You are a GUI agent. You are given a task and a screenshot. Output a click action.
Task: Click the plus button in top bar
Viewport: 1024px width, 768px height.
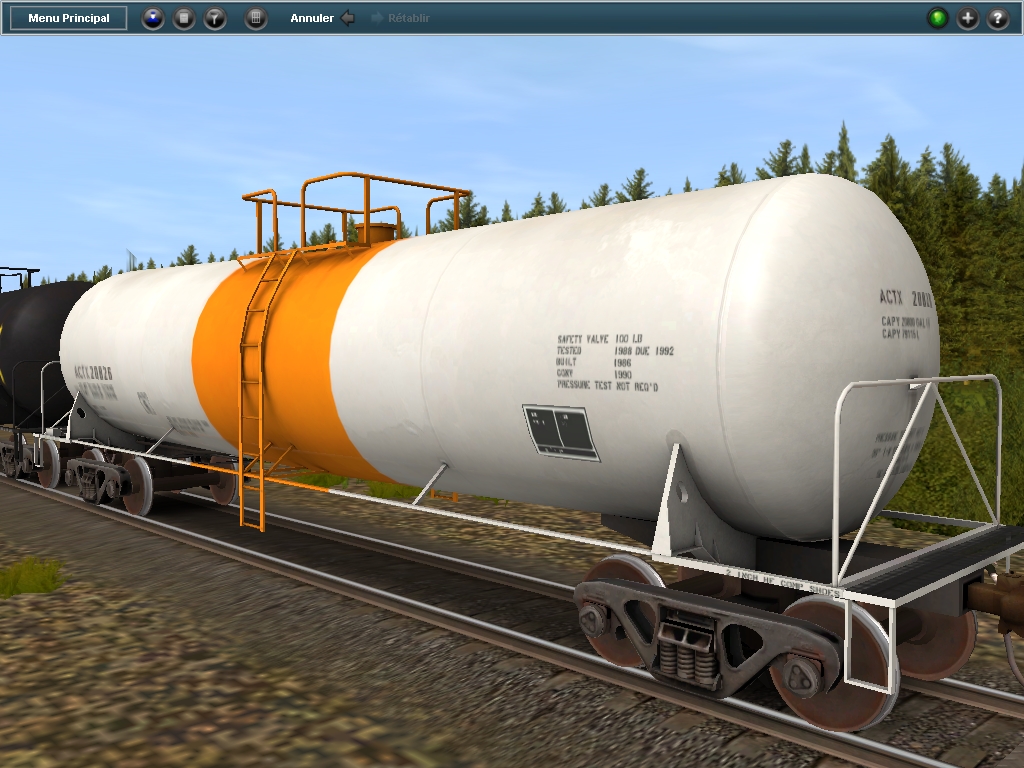click(968, 18)
